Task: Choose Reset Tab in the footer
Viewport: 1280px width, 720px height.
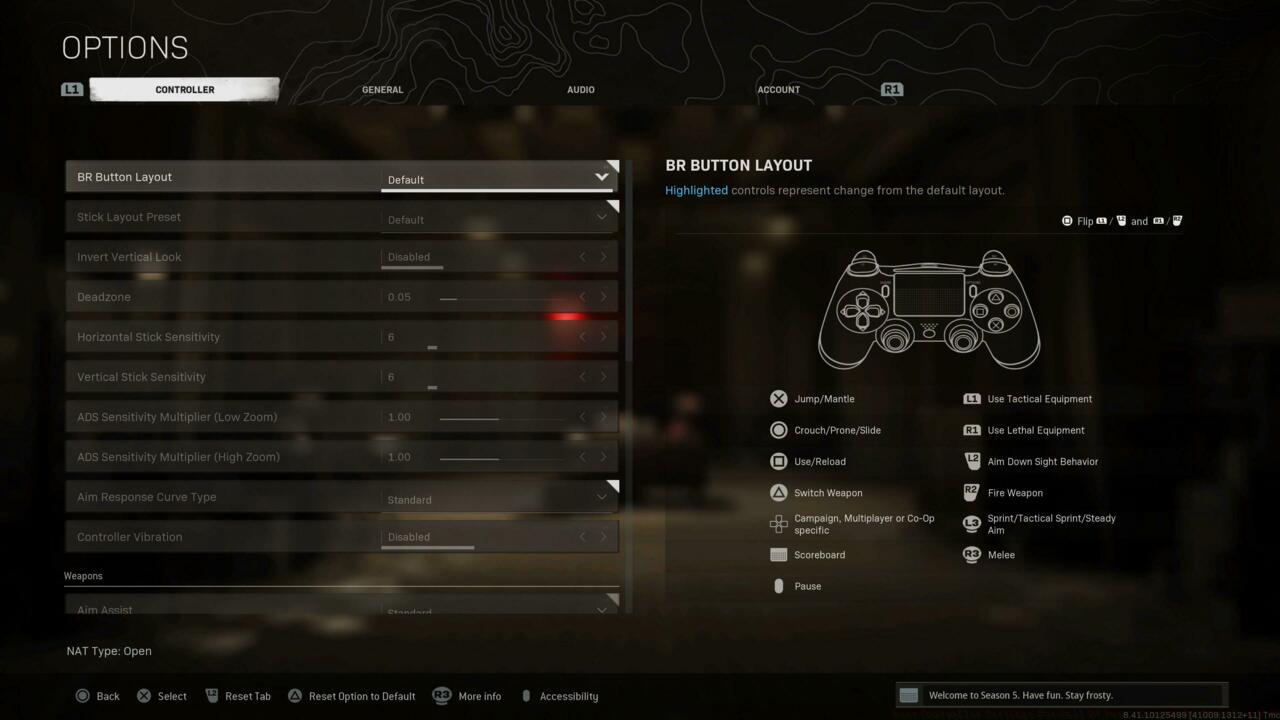Action: (238, 696)
